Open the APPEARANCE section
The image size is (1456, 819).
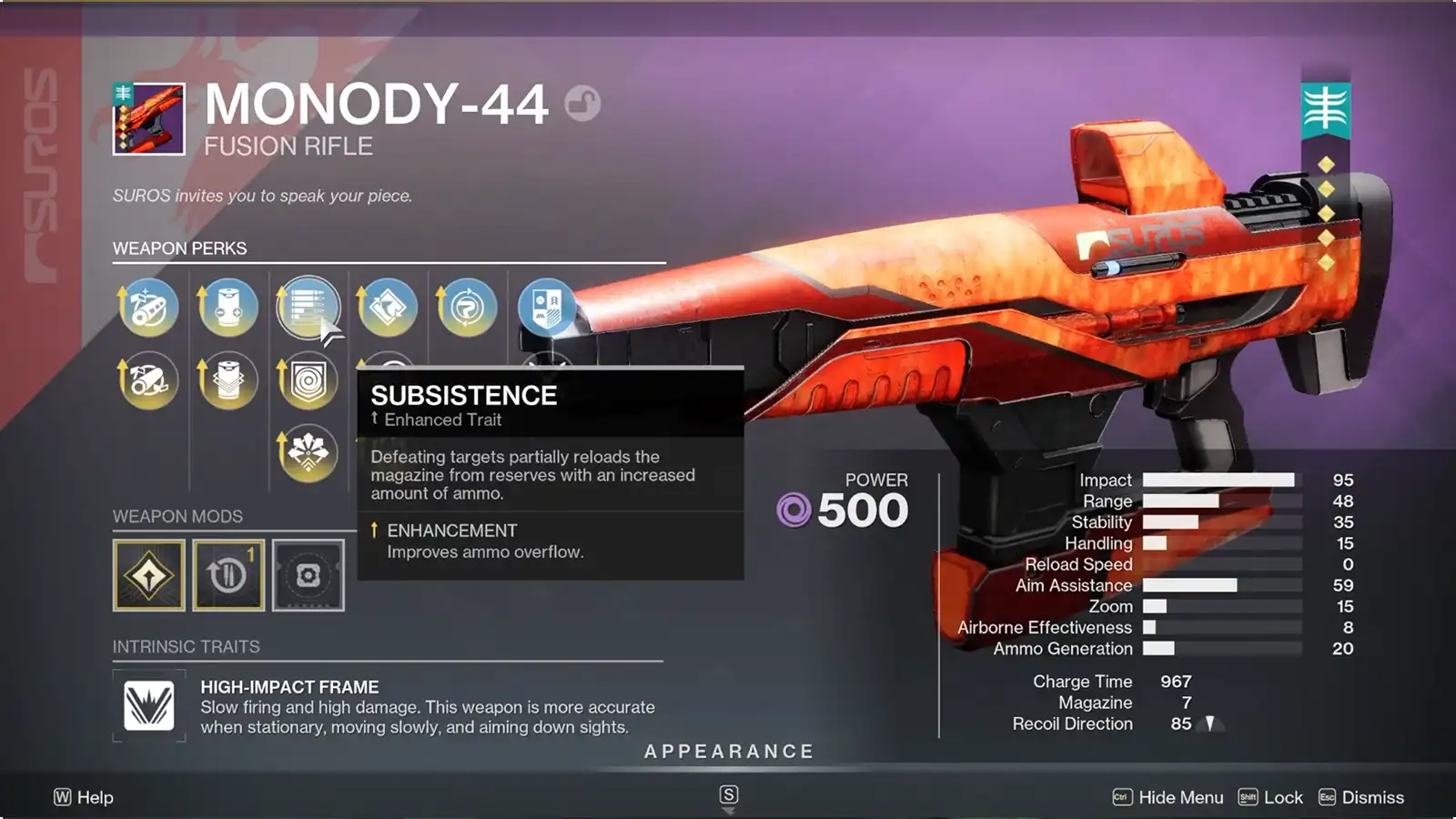tap(727, 752)
